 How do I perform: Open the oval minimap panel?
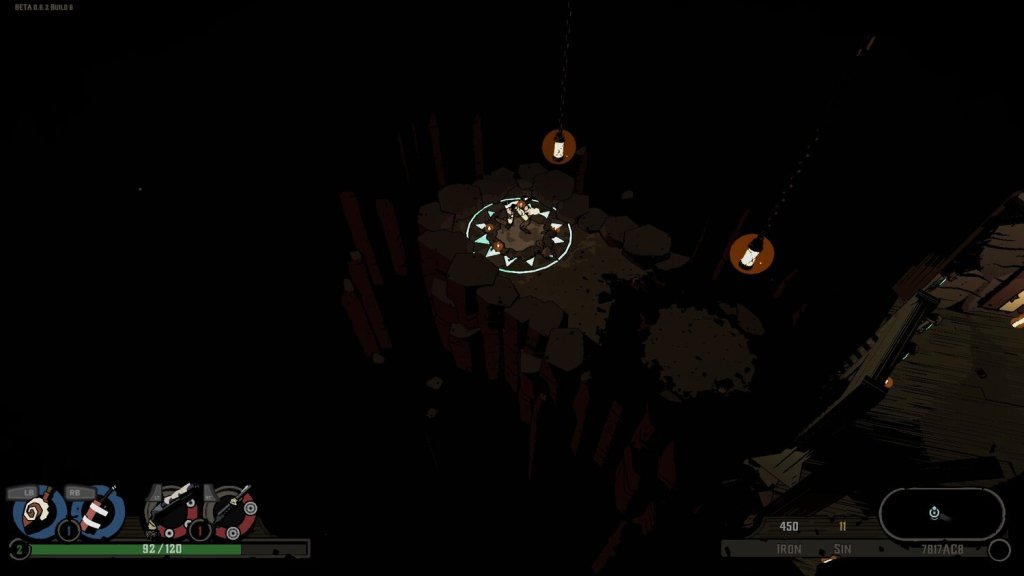coord(941,514)
